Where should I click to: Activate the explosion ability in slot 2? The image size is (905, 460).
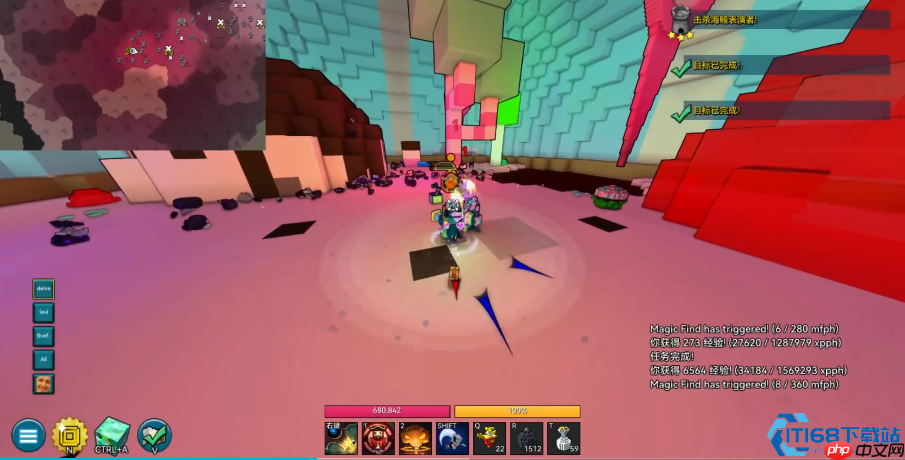(x=415, y=438)
